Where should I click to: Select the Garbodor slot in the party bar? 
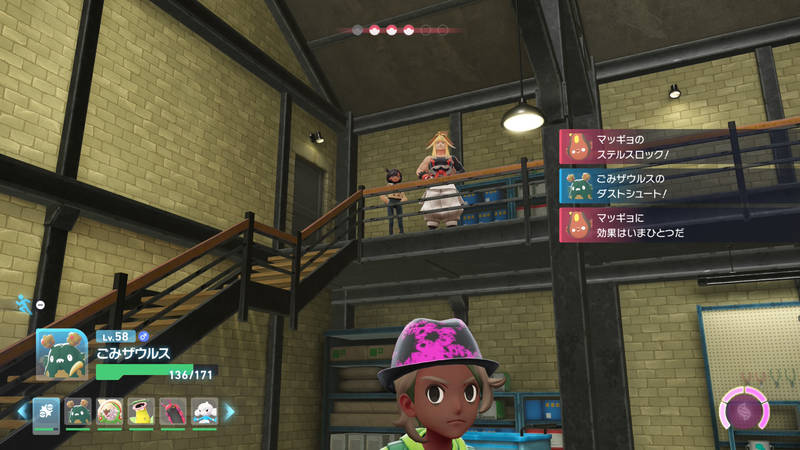pyautogui.click(x=78, y=411)
